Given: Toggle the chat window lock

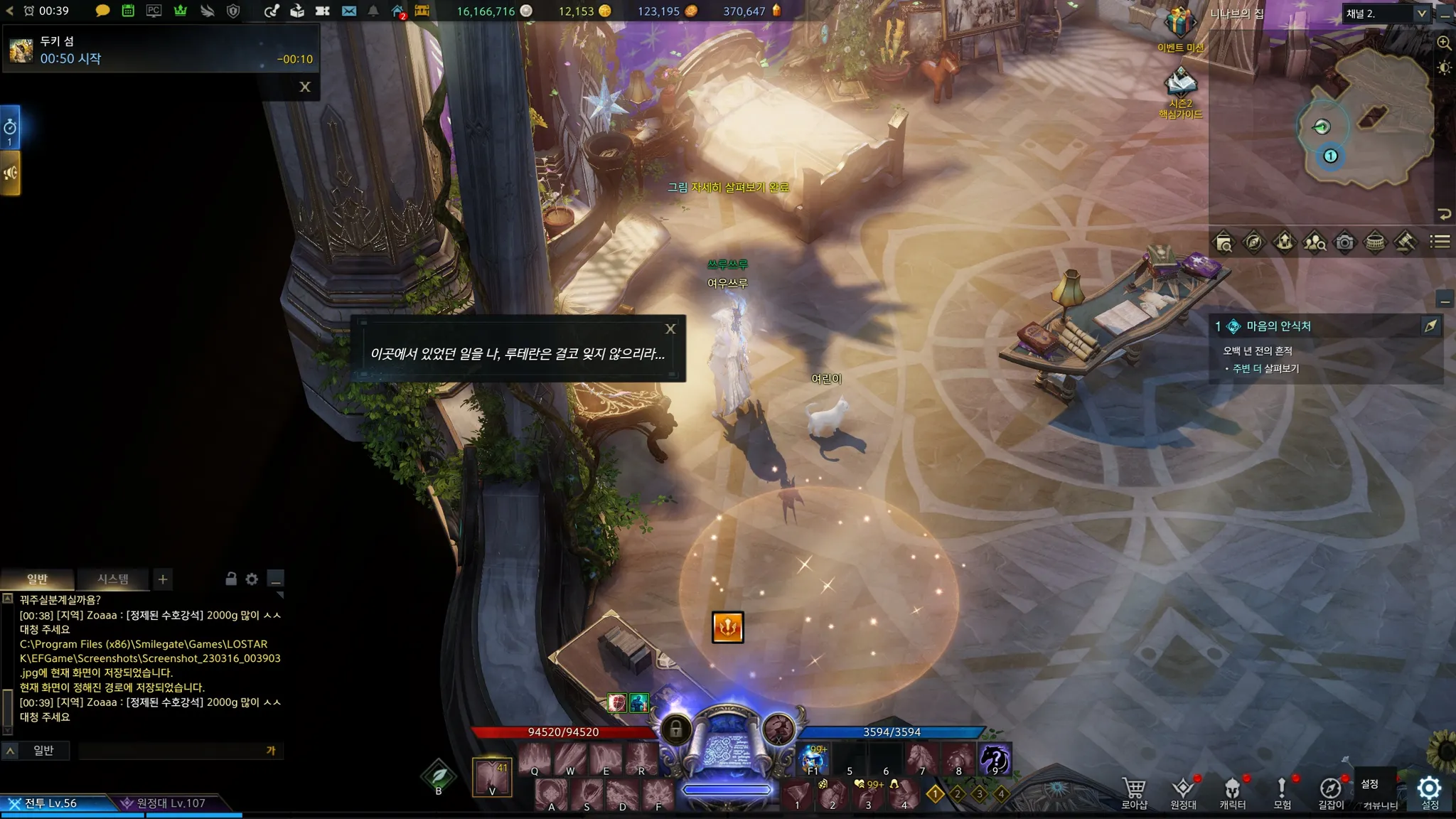Looking at the screenshot, I should (231, 579).
